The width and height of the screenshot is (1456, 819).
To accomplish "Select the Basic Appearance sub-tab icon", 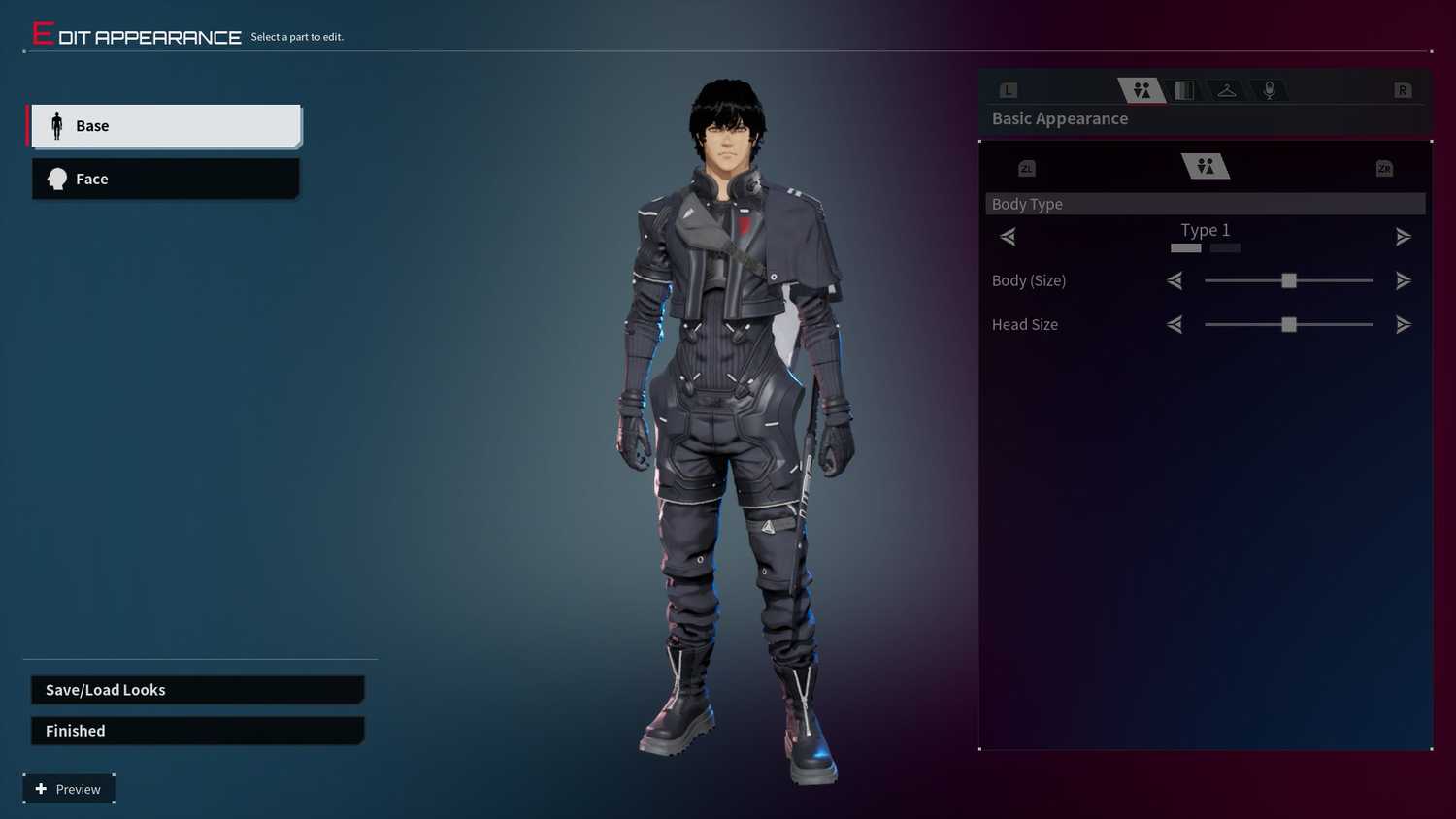I will click(1206, 167).
